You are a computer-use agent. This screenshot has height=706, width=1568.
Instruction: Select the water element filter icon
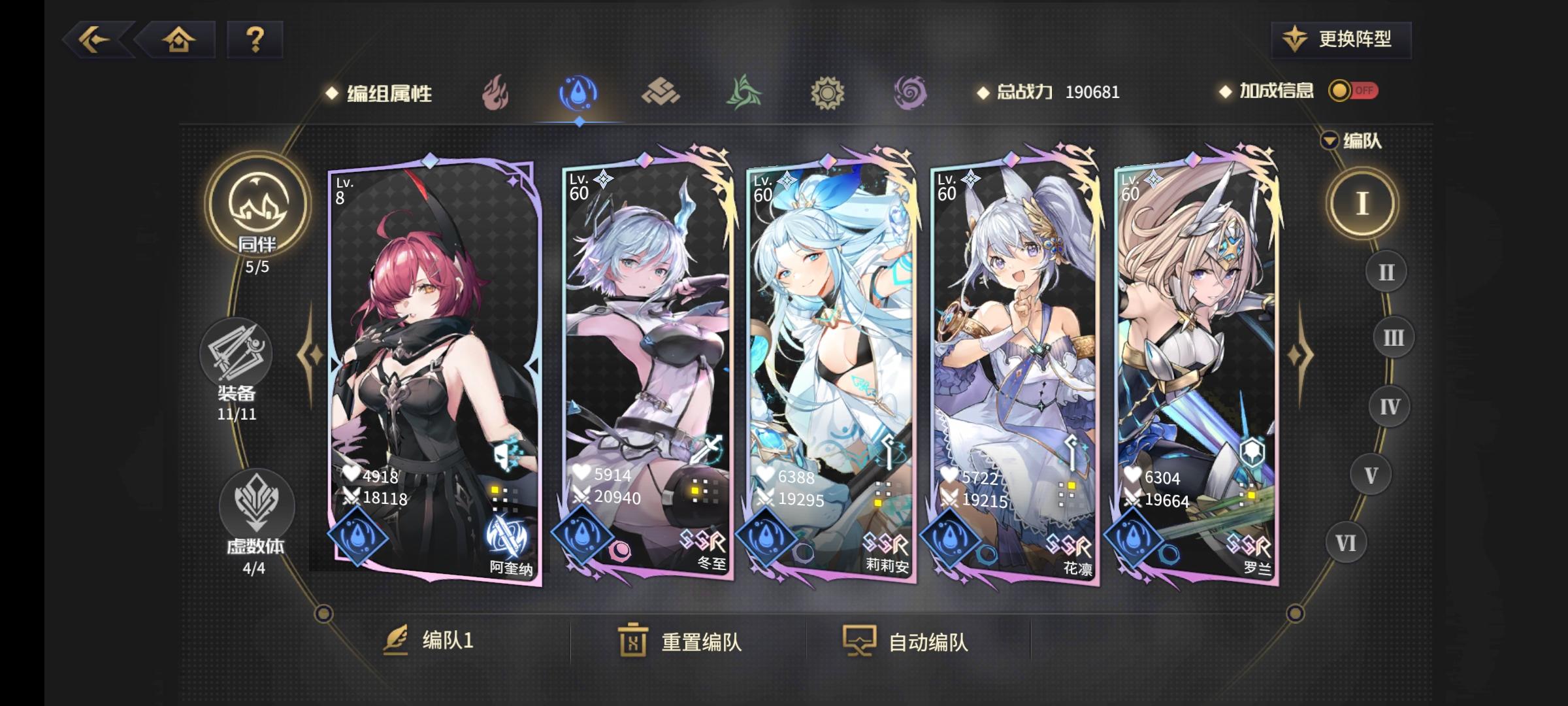[x=578, y=93]
